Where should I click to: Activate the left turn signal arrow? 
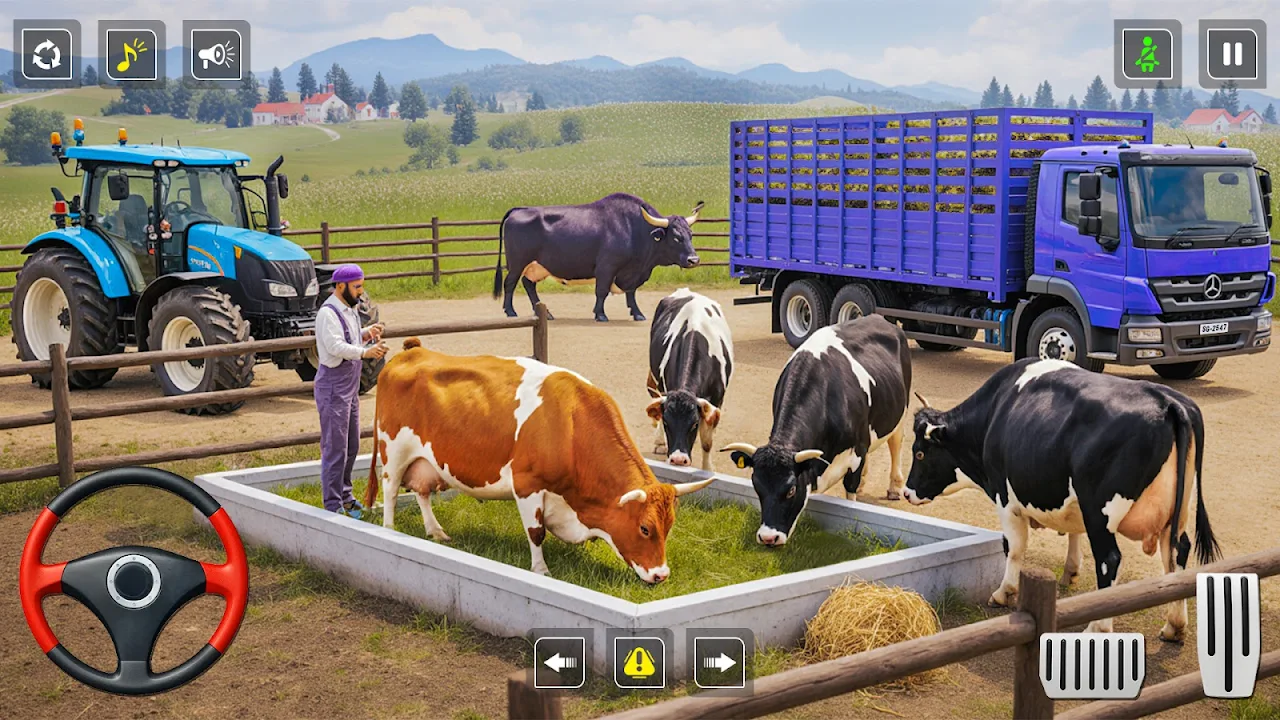point(559,661)
